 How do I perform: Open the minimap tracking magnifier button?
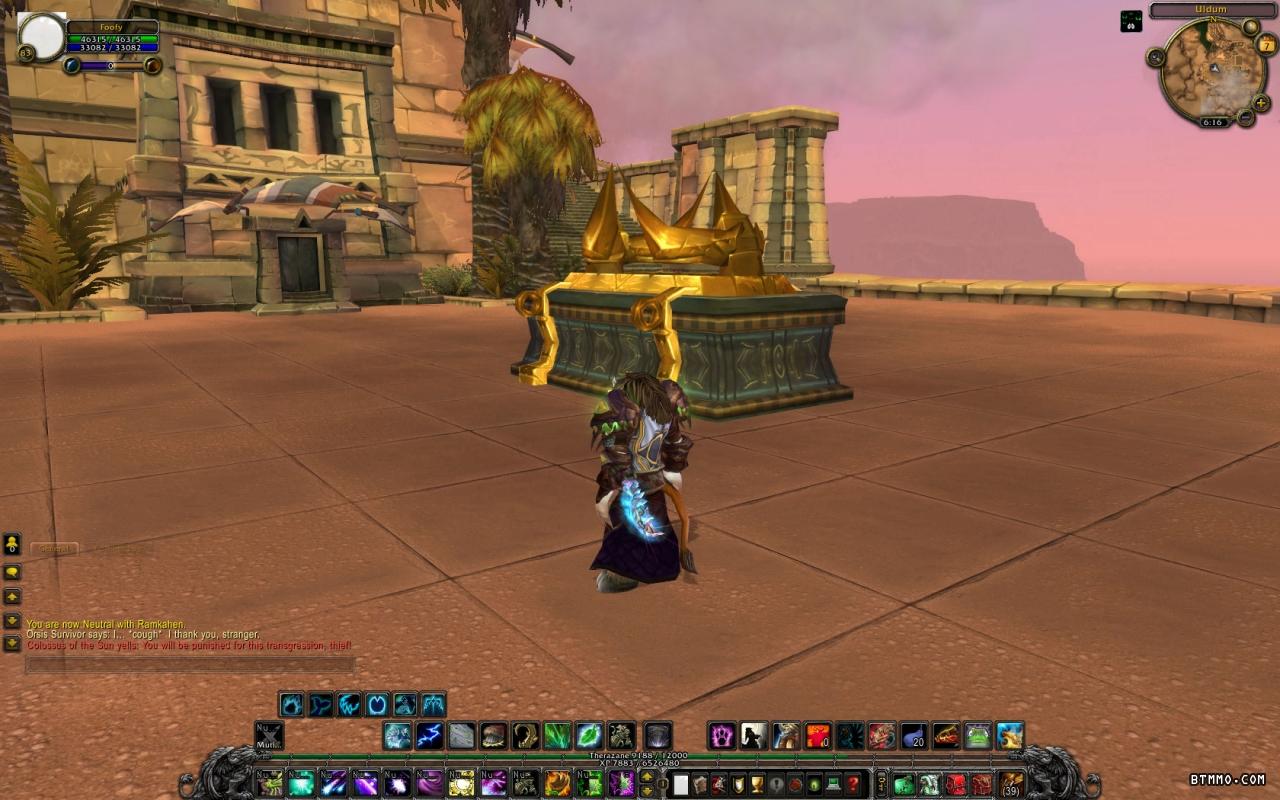[1156, 57]
